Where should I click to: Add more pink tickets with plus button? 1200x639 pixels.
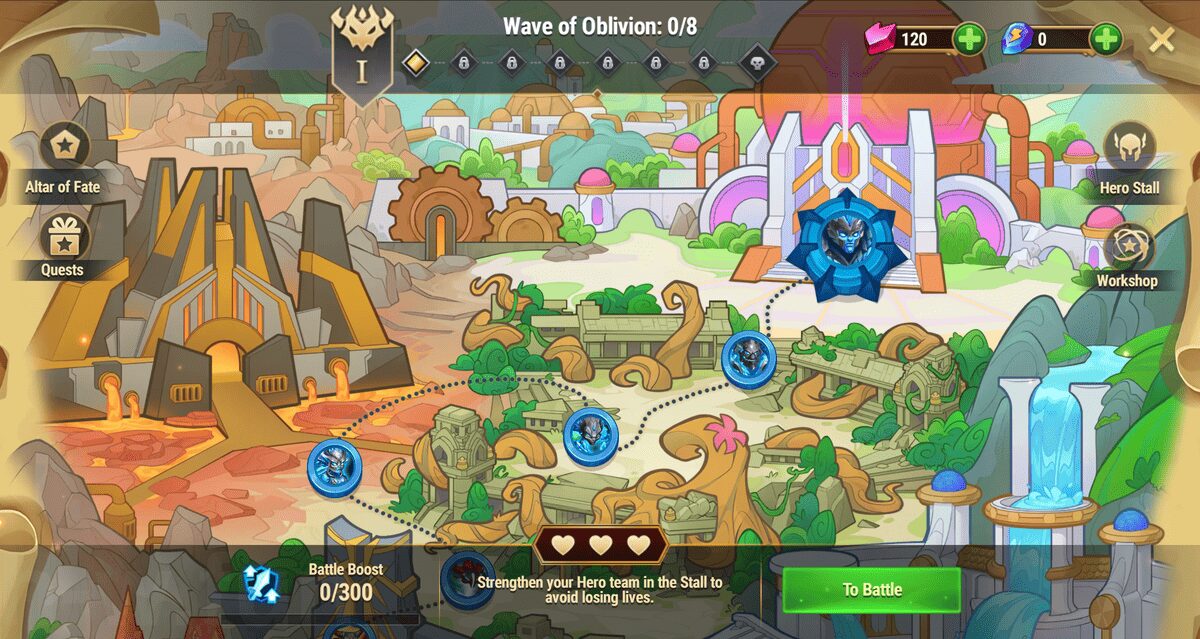point(969,40)
